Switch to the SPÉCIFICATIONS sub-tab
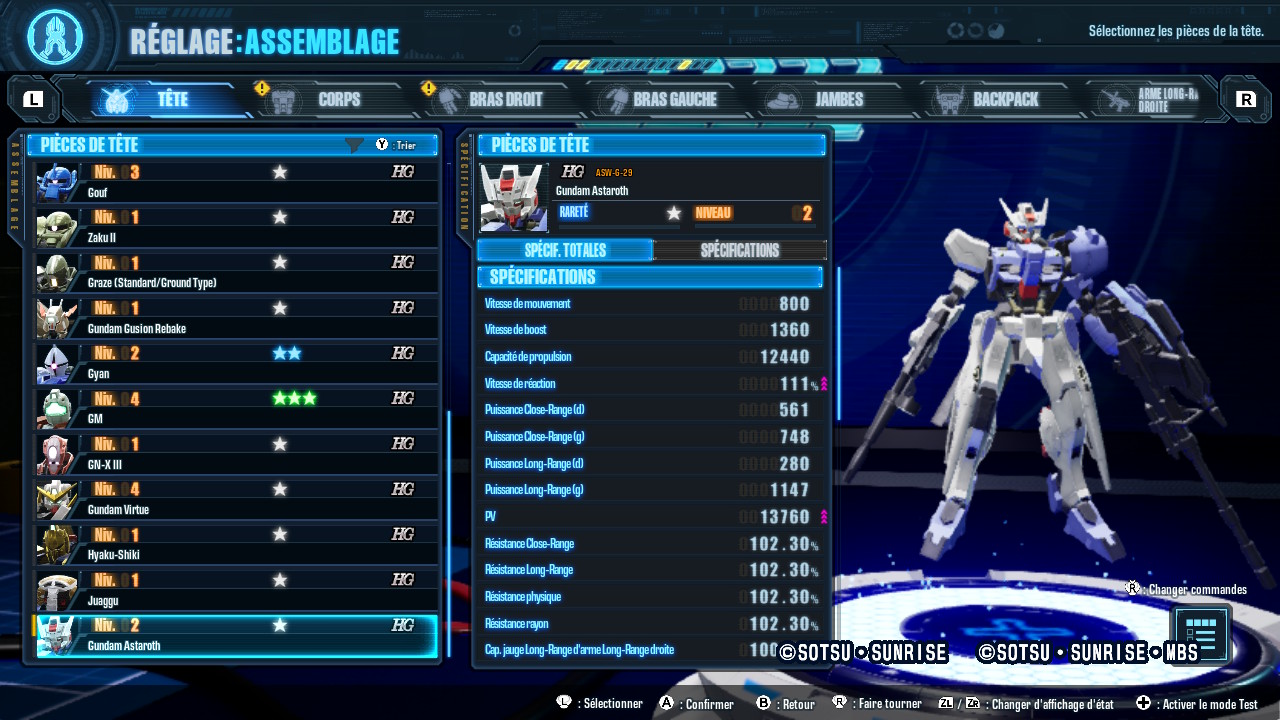Image resolution: width=1280 pixels, height=720 pixels. [x=740, y=250]
